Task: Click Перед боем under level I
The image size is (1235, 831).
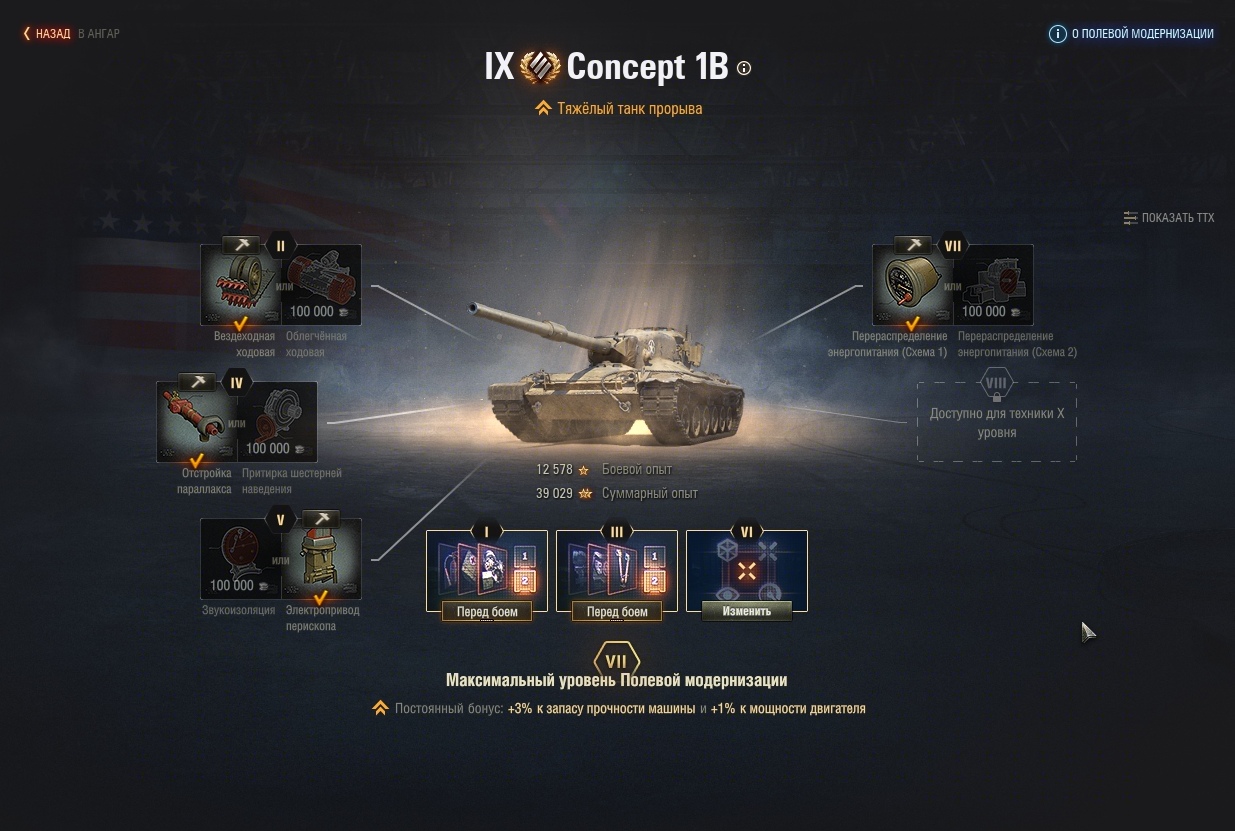Action: [x=487, y=611]
